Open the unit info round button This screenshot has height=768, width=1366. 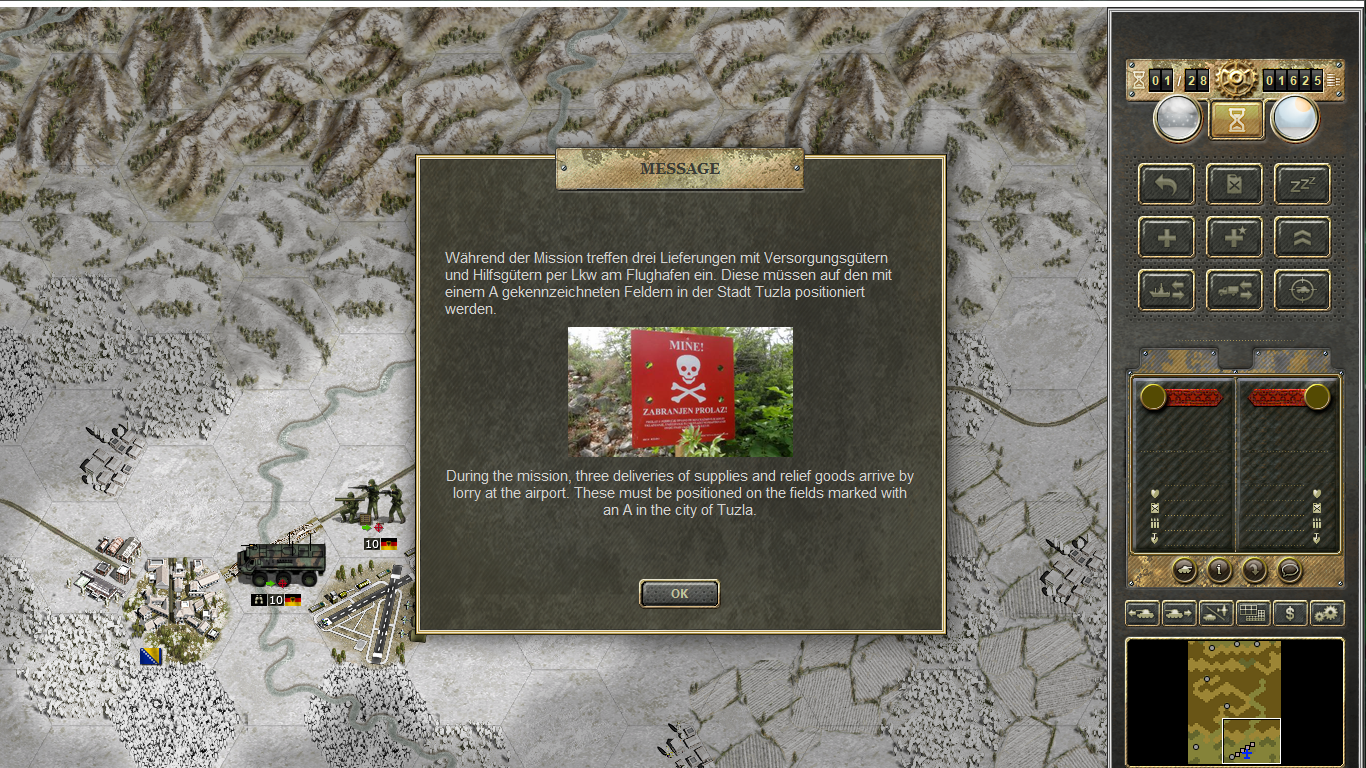pos(1219,570)
